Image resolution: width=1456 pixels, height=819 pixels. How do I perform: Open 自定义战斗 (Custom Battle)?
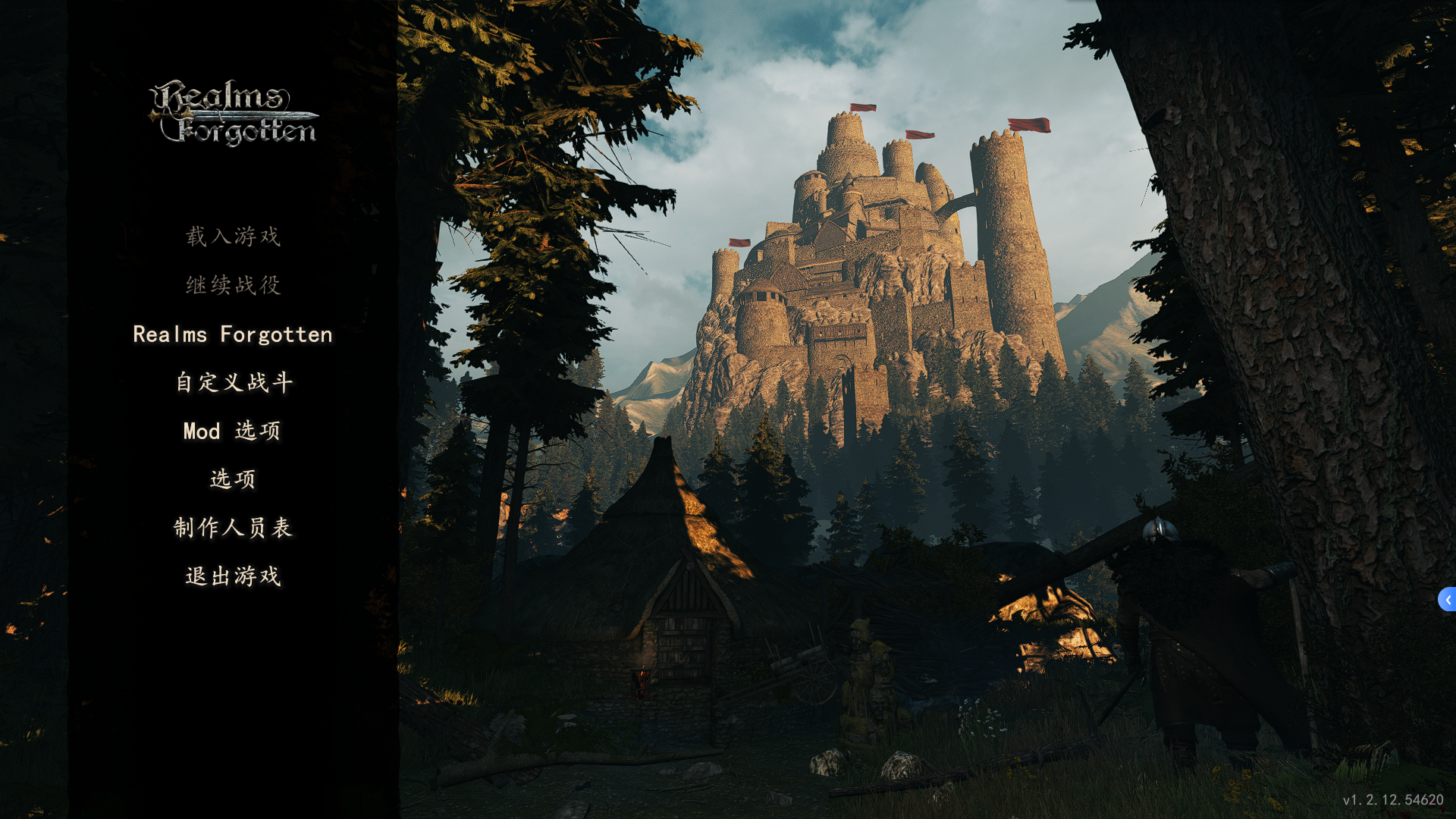(x=233, y=382)
